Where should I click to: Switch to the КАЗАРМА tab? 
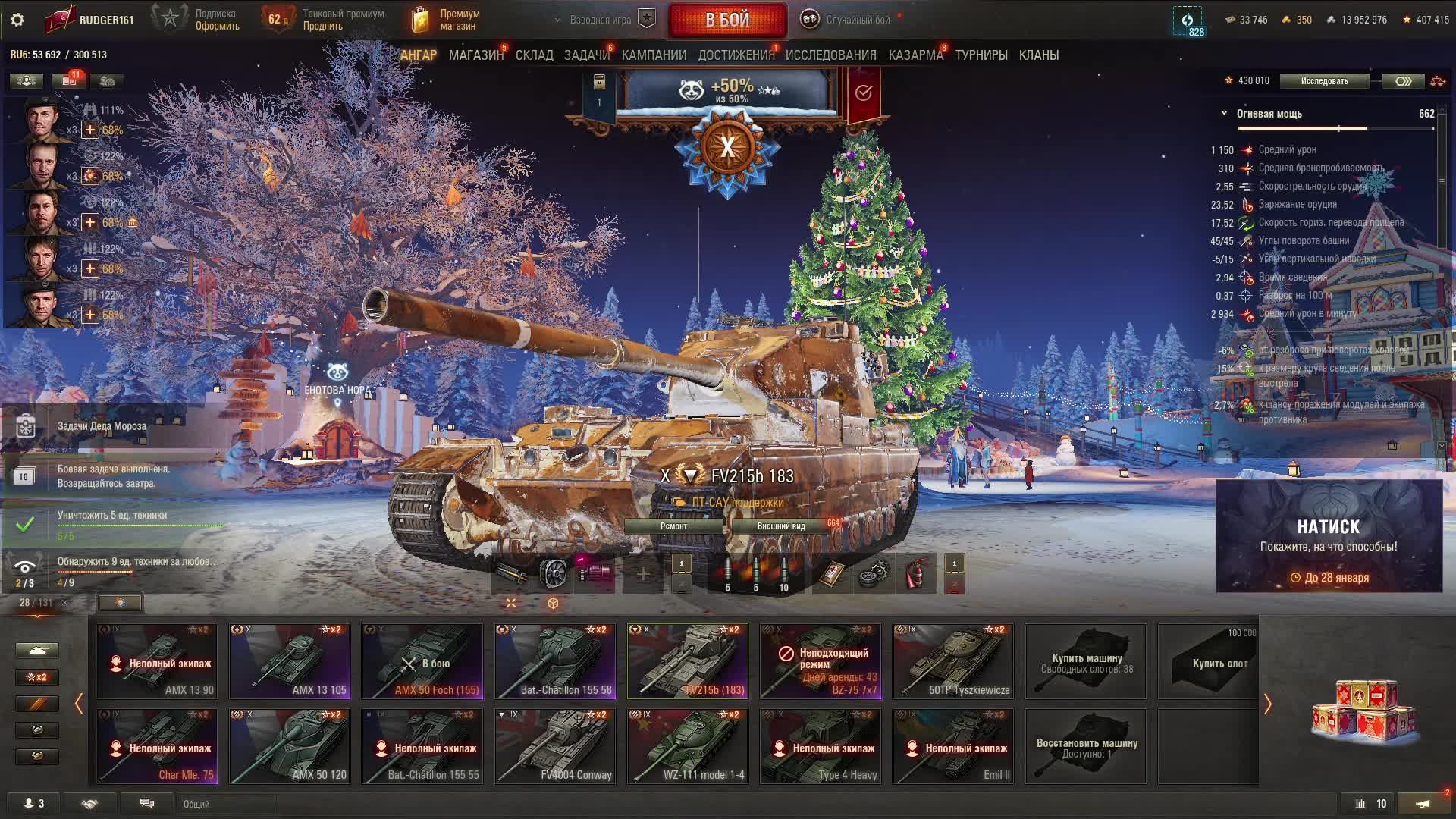point(915,55)
